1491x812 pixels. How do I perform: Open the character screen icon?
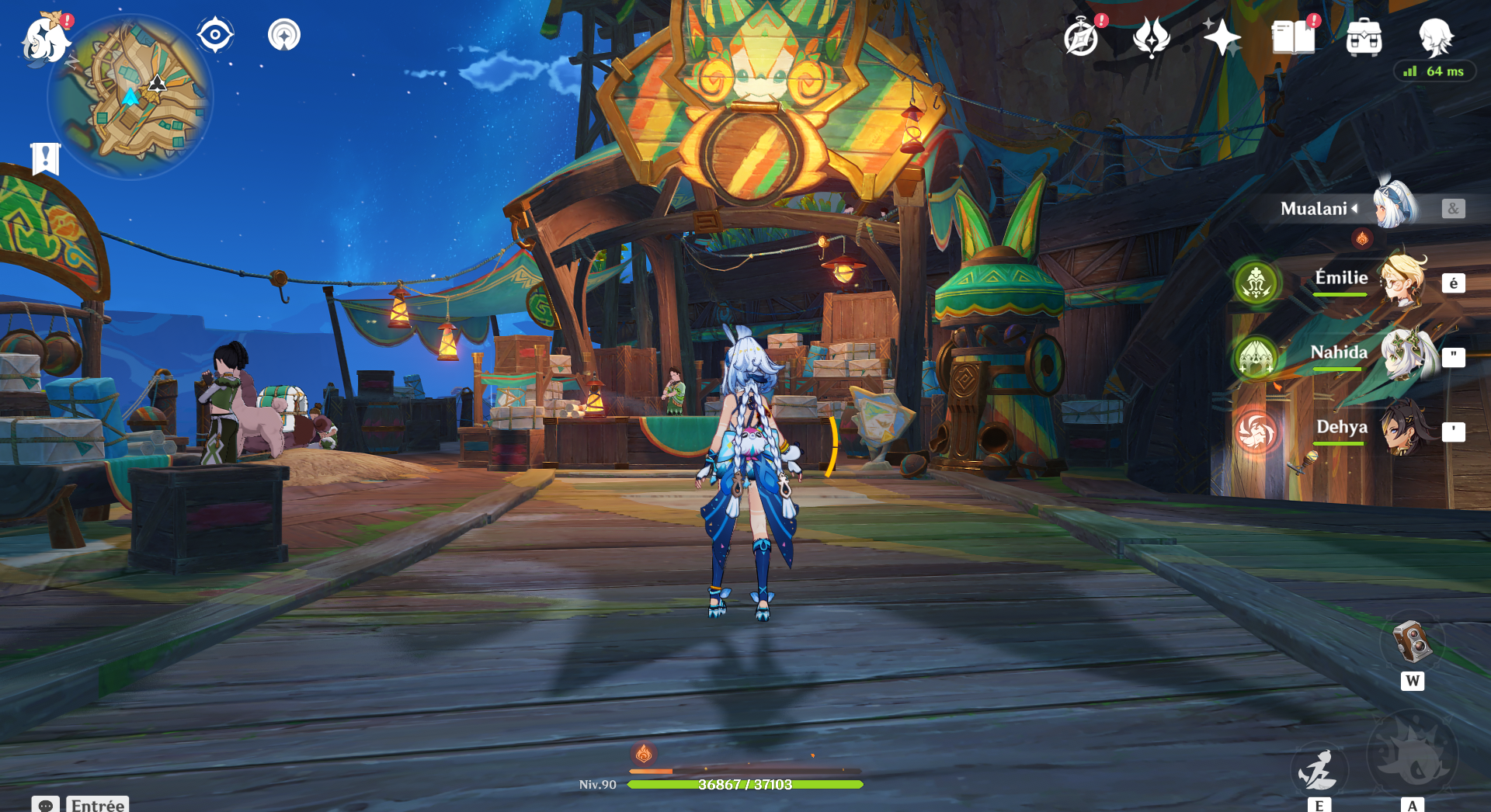pyautogui.click(x=1435, y=36)
